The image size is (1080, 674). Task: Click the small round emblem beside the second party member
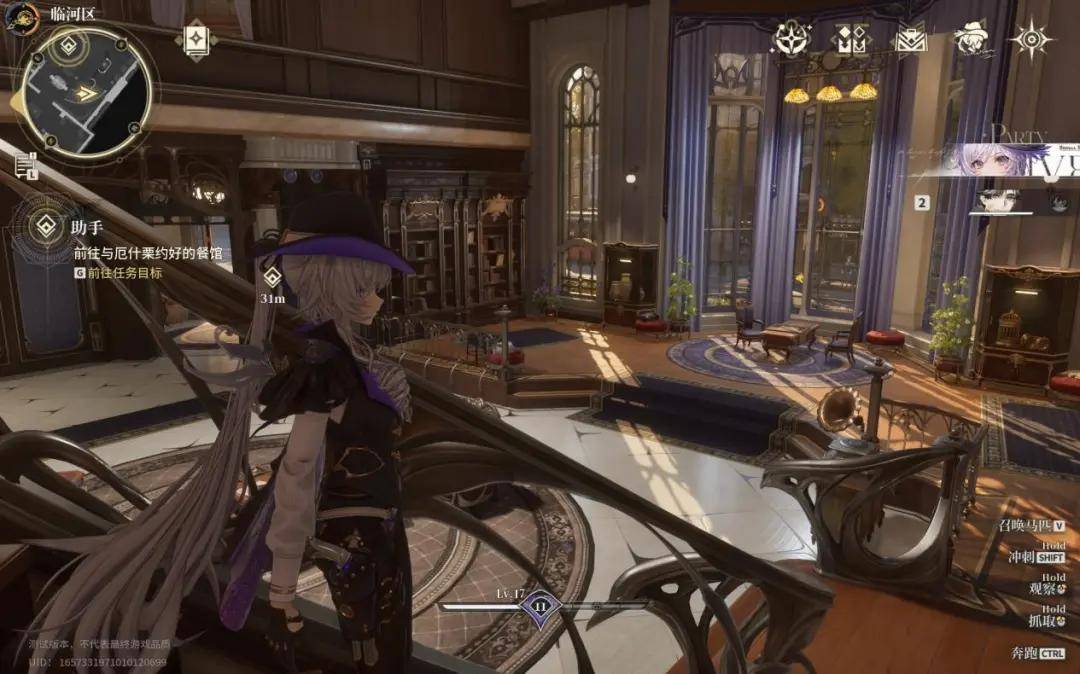click(x=1058, y=202)
